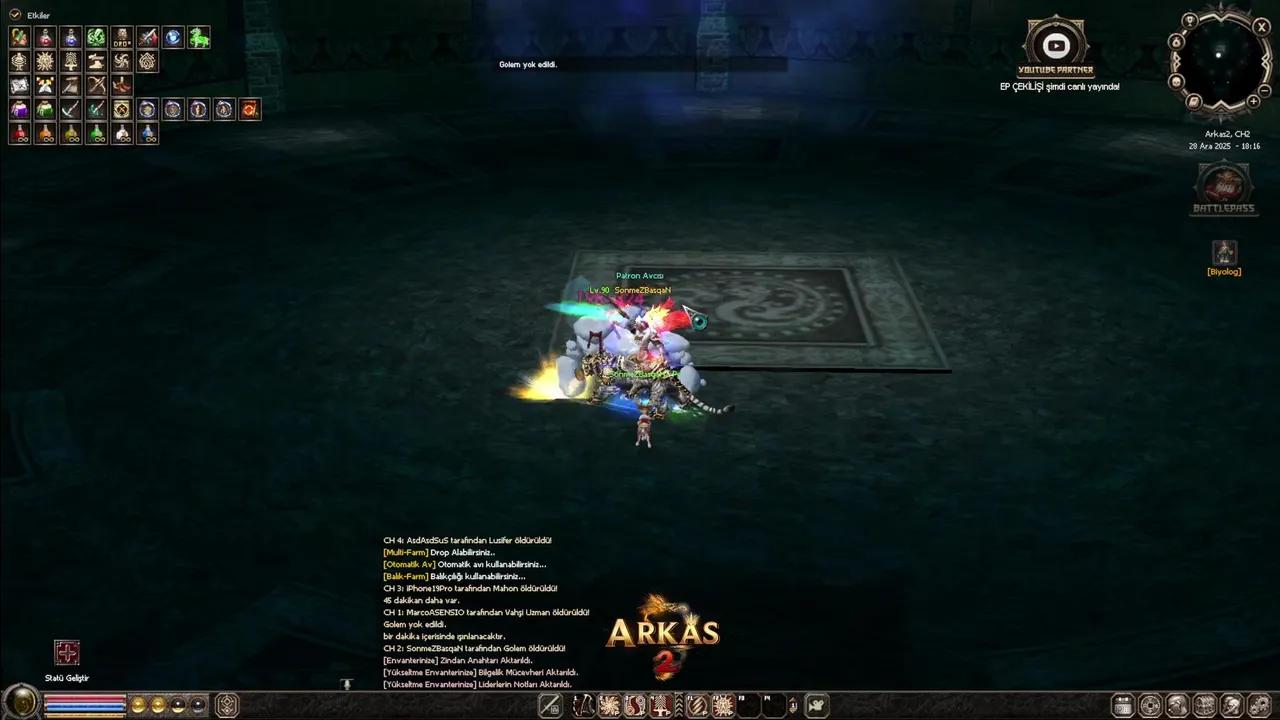
Task: Step to next quickslot page with the numbered arrow
Action: [792, 705]
